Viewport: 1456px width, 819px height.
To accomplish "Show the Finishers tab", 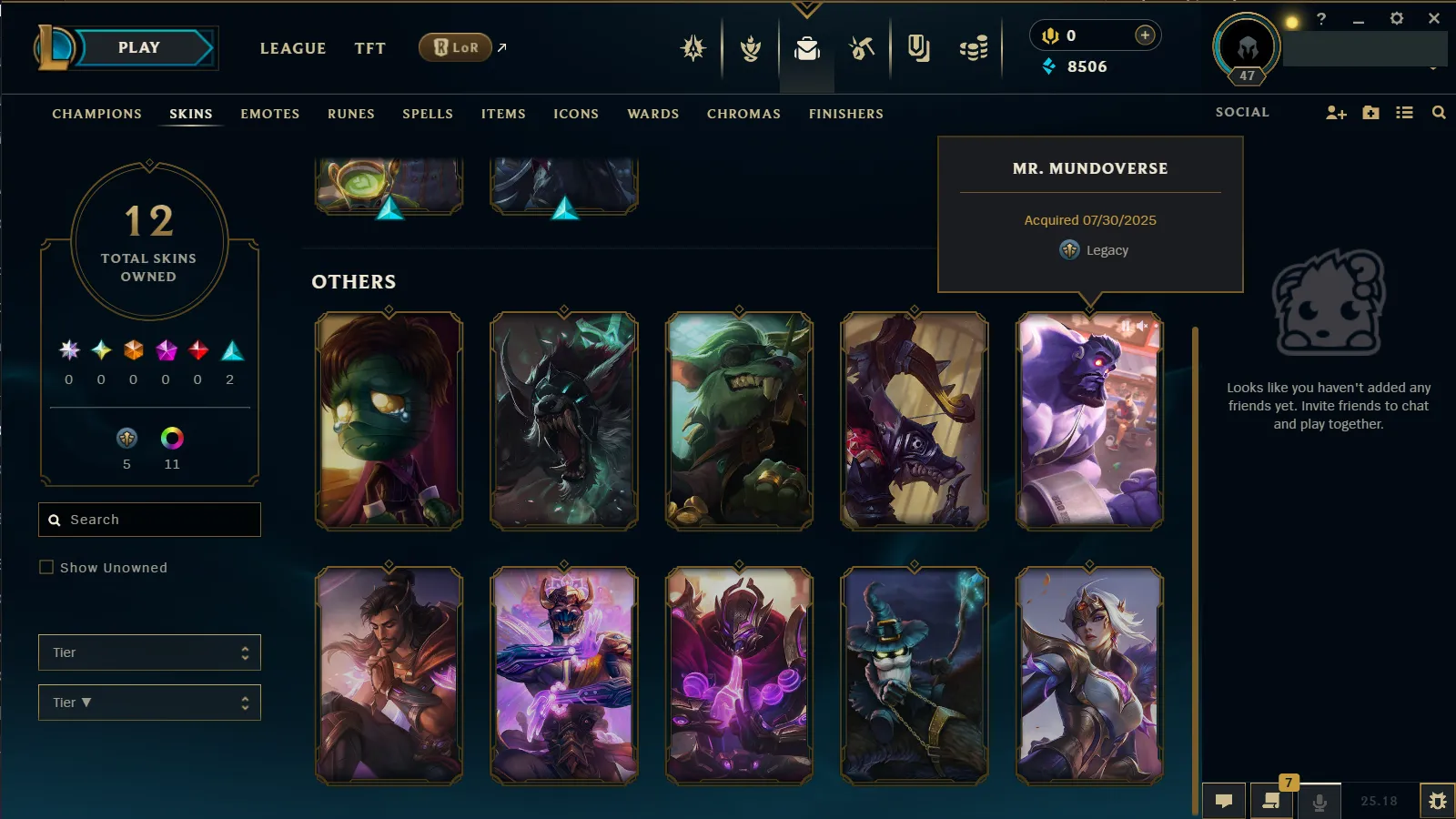I will [845, 114].
